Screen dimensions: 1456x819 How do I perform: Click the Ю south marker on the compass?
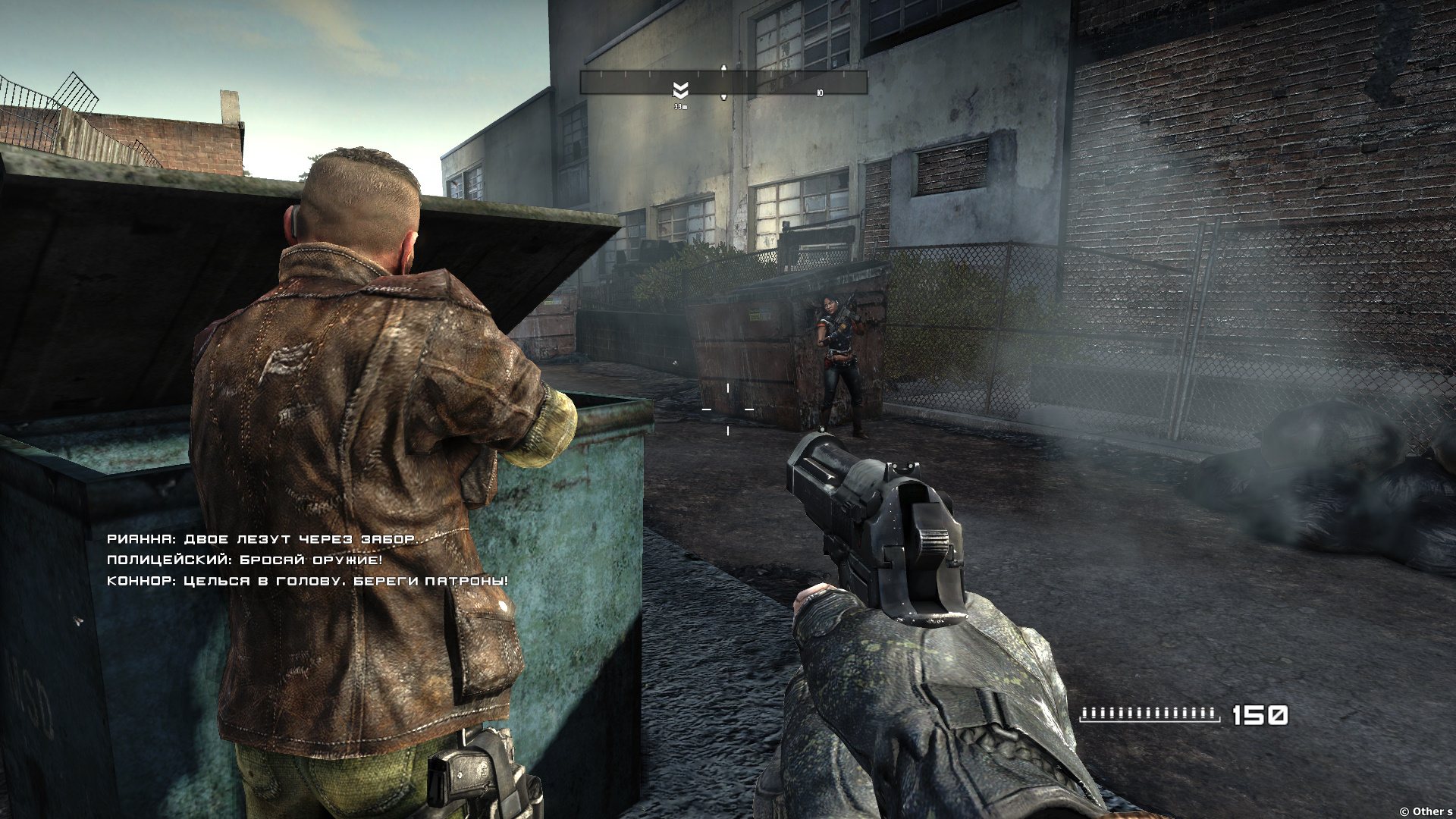coord(820,93)
